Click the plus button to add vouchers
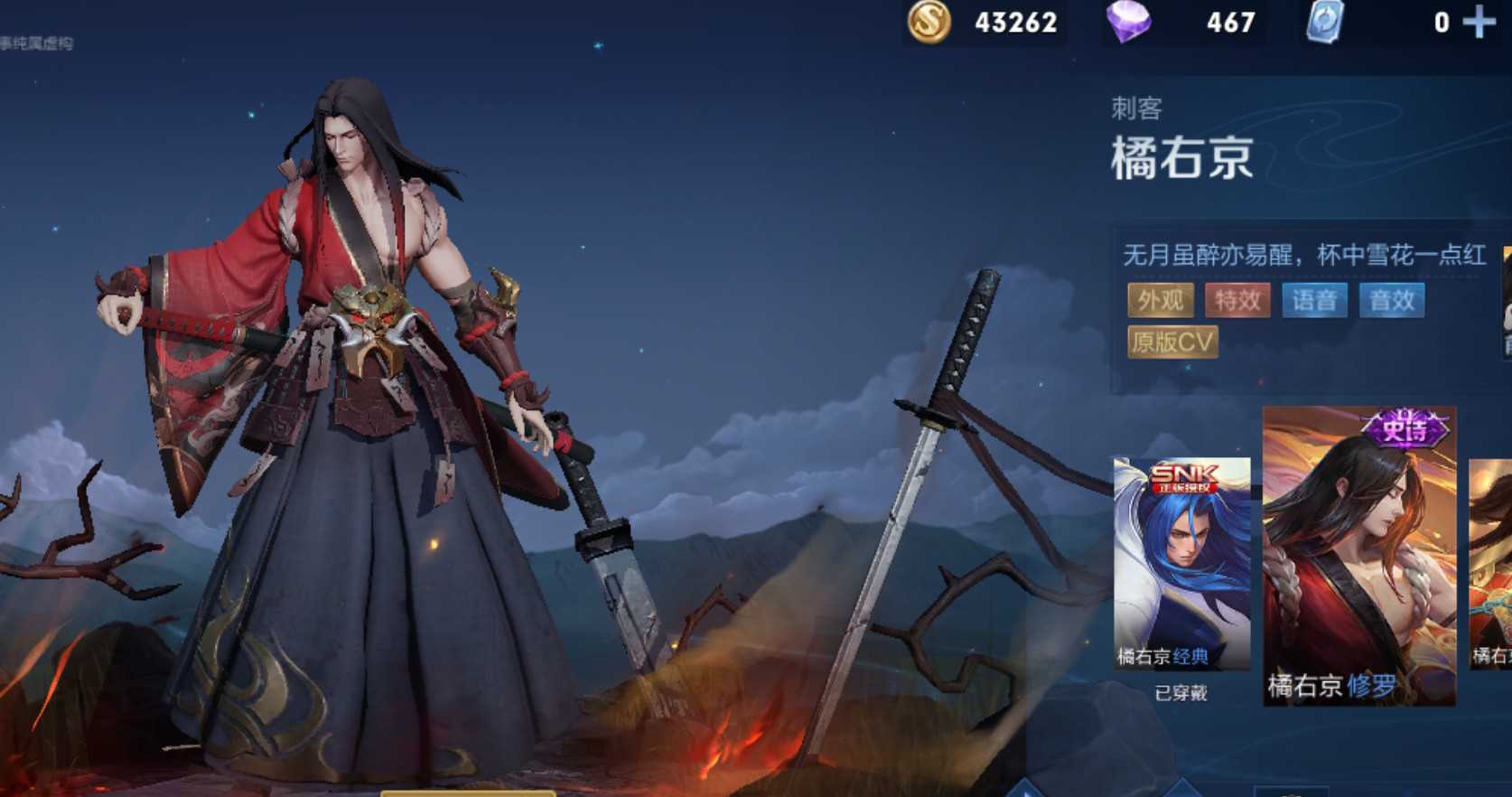The height and width of the screenshot is (797, 1512). [x=1479, y=22]
